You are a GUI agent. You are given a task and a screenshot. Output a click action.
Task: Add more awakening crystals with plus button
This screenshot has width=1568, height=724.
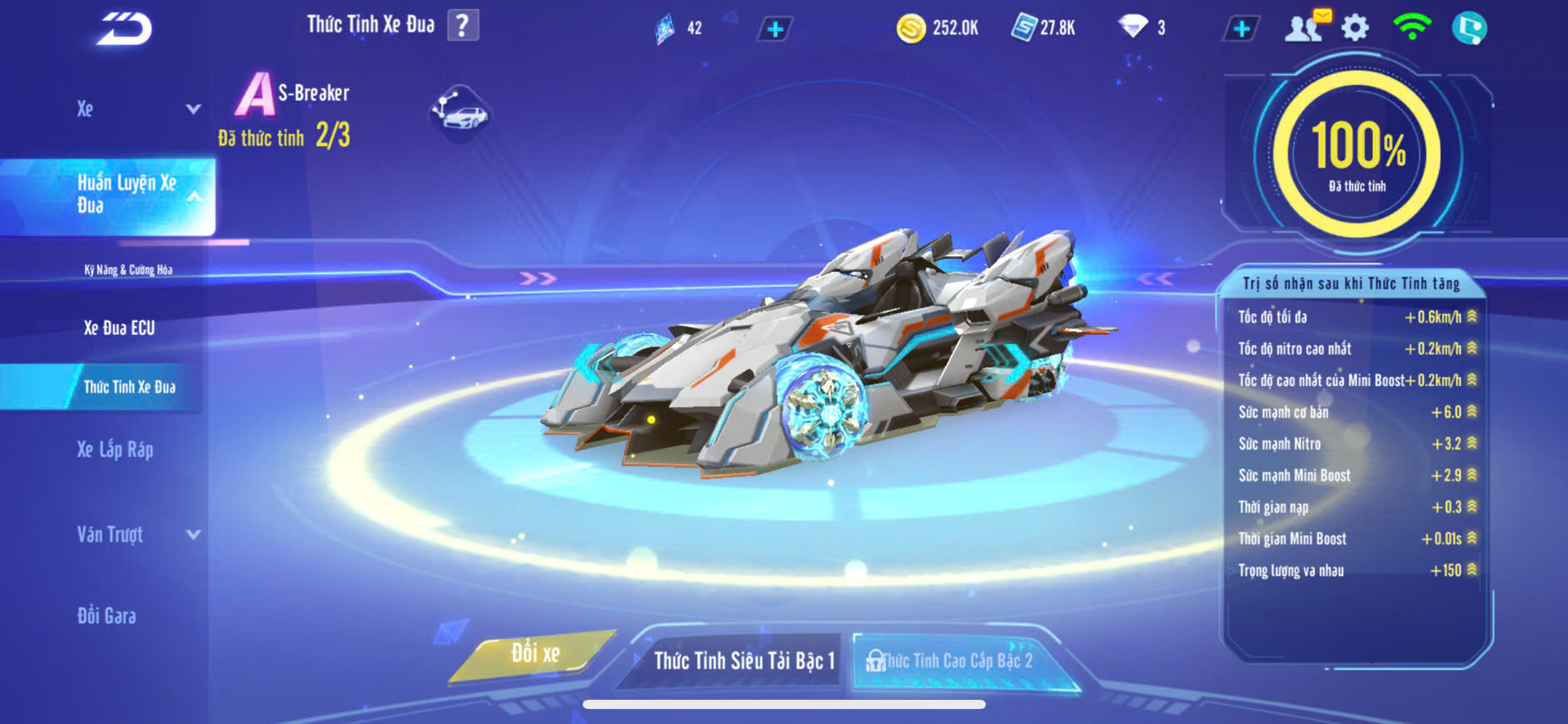pos(774,29)
